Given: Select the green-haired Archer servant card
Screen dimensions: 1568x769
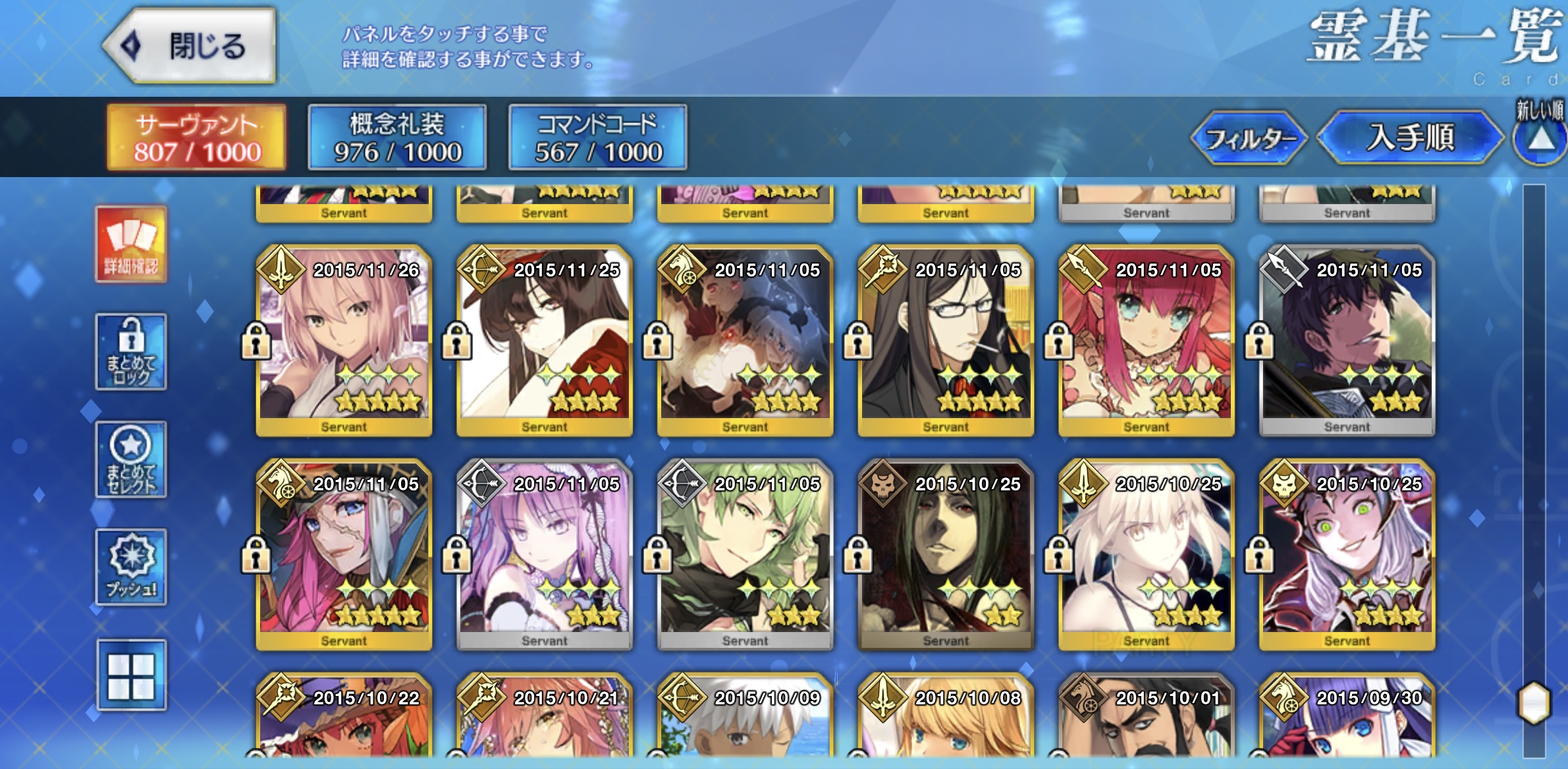Looking at the screenshot, I should pos(745,554).
